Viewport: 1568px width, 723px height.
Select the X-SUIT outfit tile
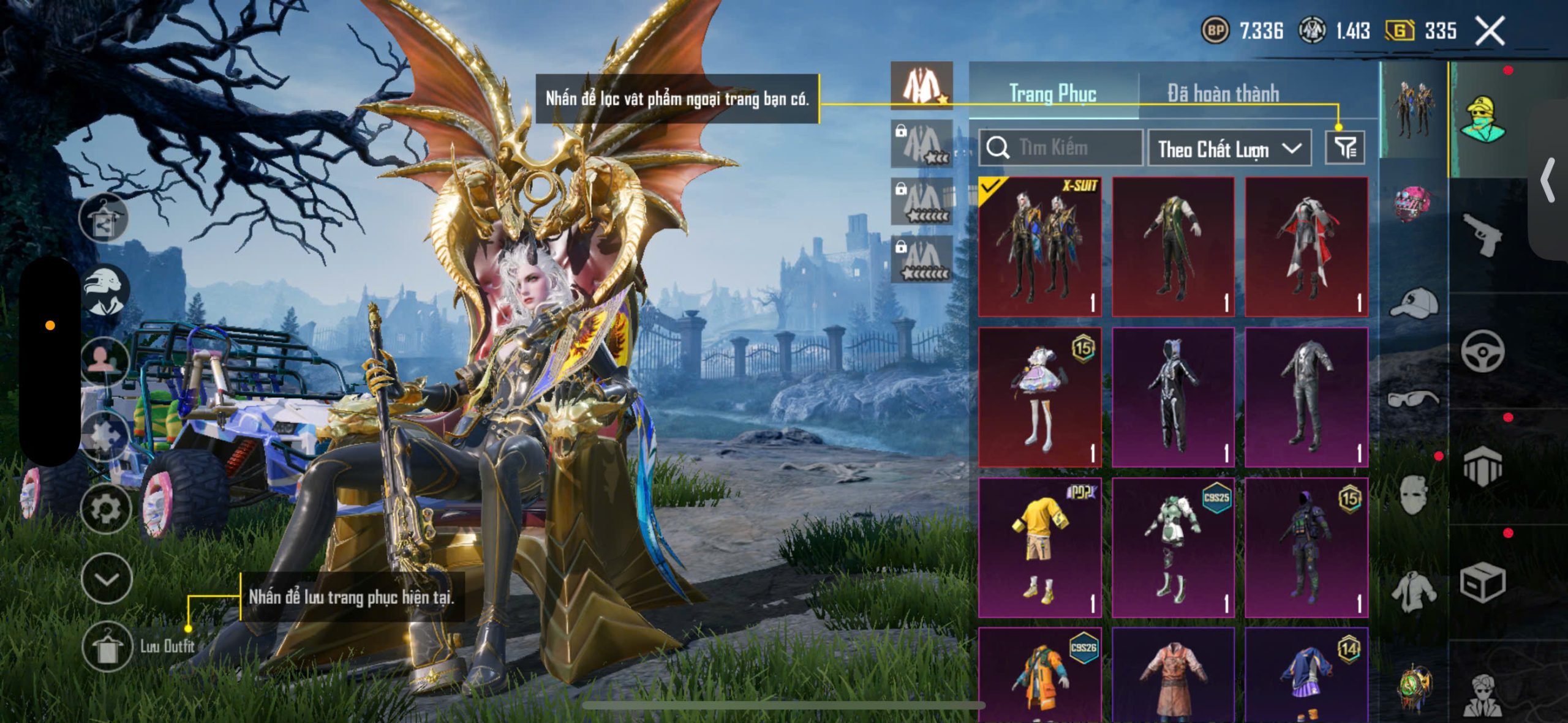click(x=1040, y=246)
